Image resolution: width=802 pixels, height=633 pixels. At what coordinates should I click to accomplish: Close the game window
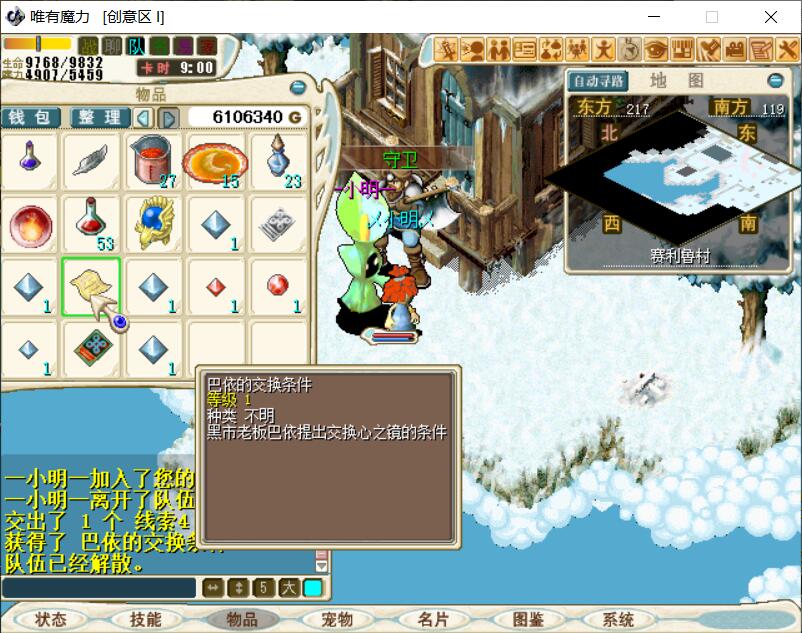(771, 17)
